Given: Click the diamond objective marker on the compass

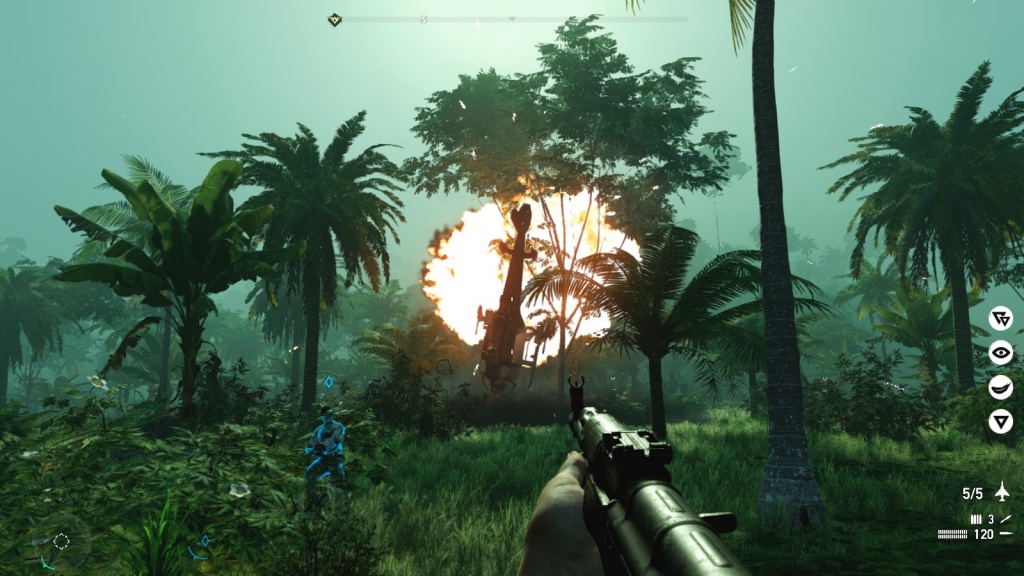Looking at the screenshot, I should pos(335,19).
